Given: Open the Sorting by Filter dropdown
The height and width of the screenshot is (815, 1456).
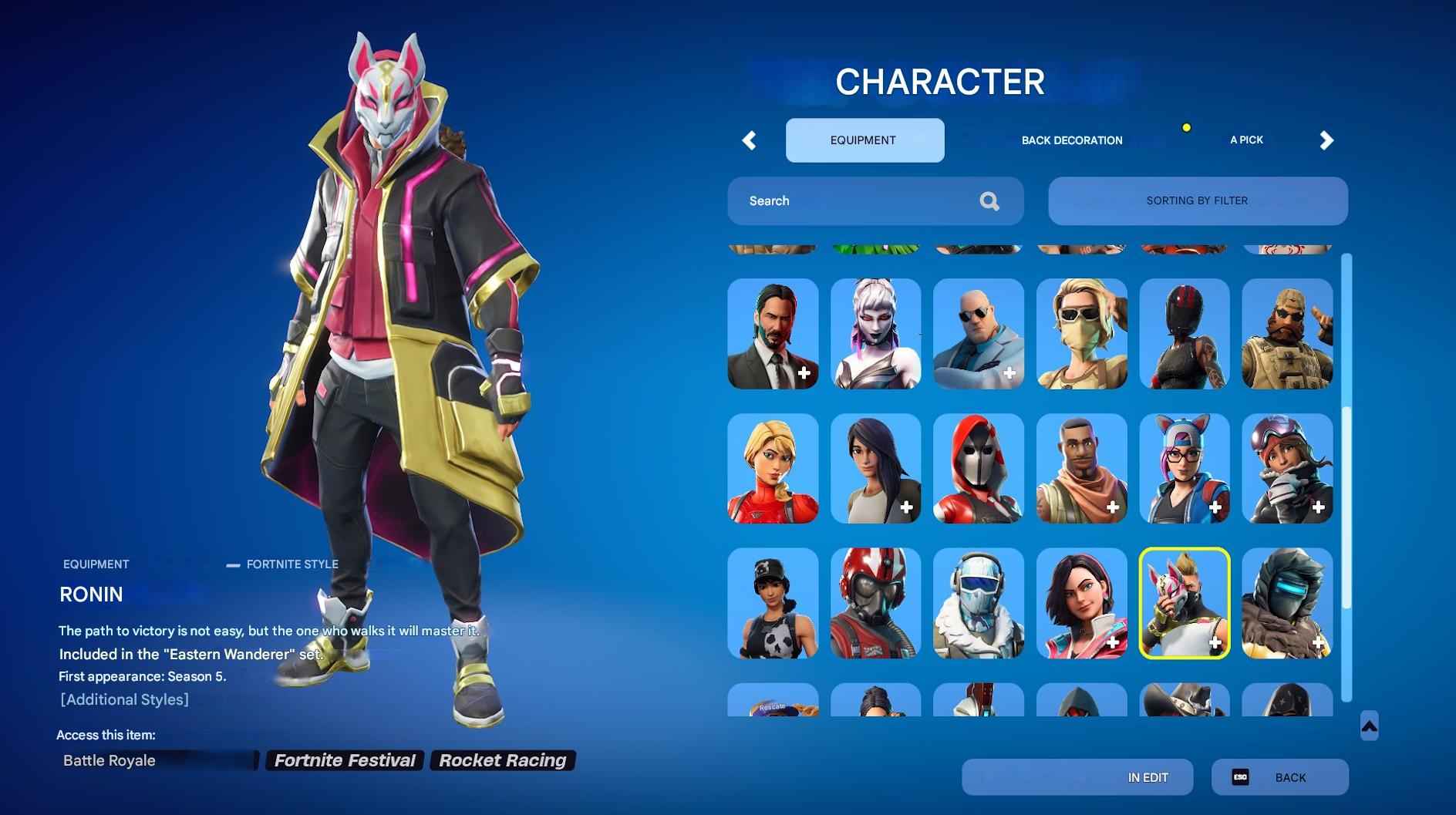Looking at the screenshot, I should click(1198, 200).
